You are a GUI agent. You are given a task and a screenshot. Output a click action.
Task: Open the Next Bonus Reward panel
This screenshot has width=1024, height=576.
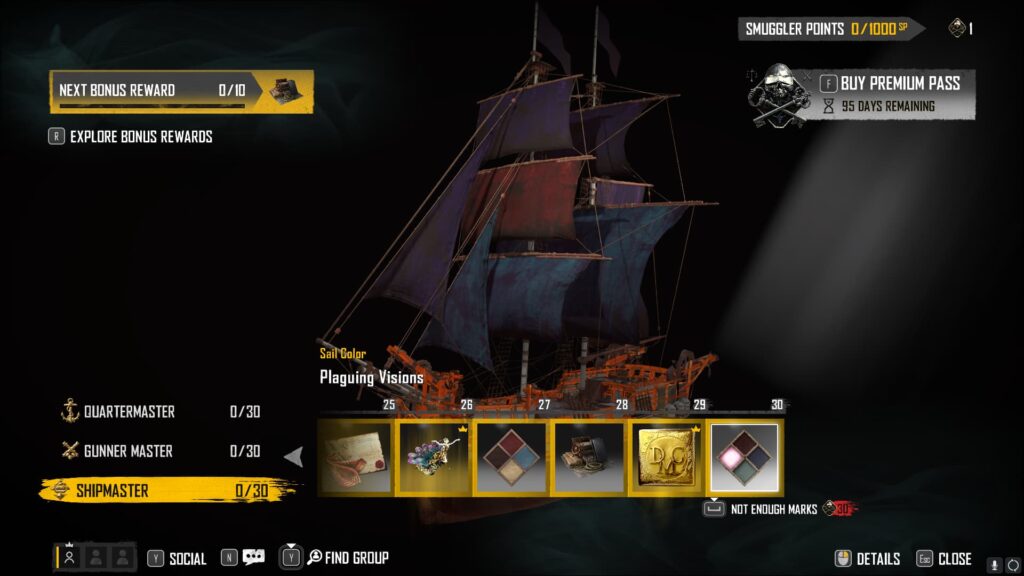click(x=181, y=91)
